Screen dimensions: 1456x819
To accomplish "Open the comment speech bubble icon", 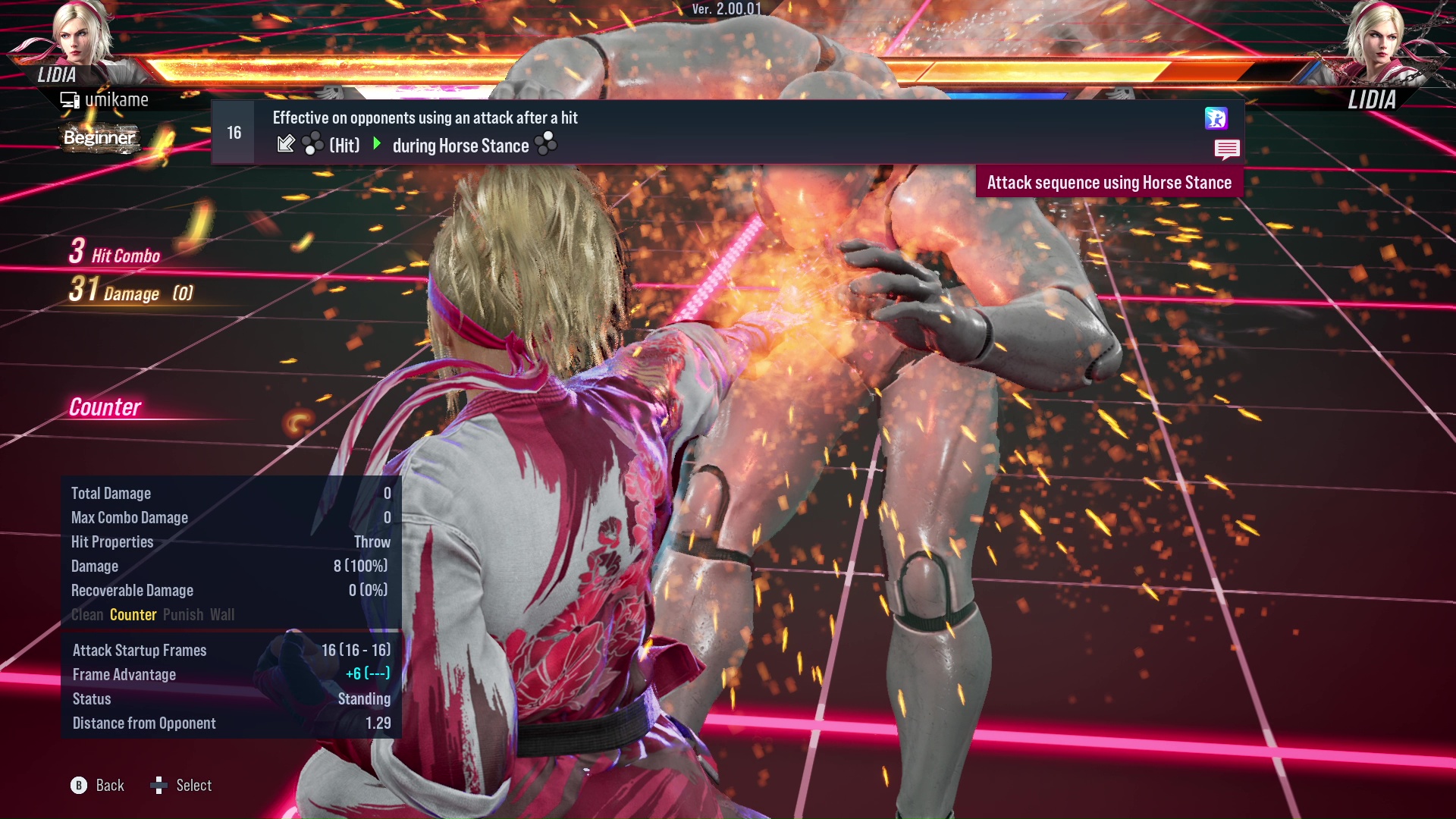I will point(1227,150).
